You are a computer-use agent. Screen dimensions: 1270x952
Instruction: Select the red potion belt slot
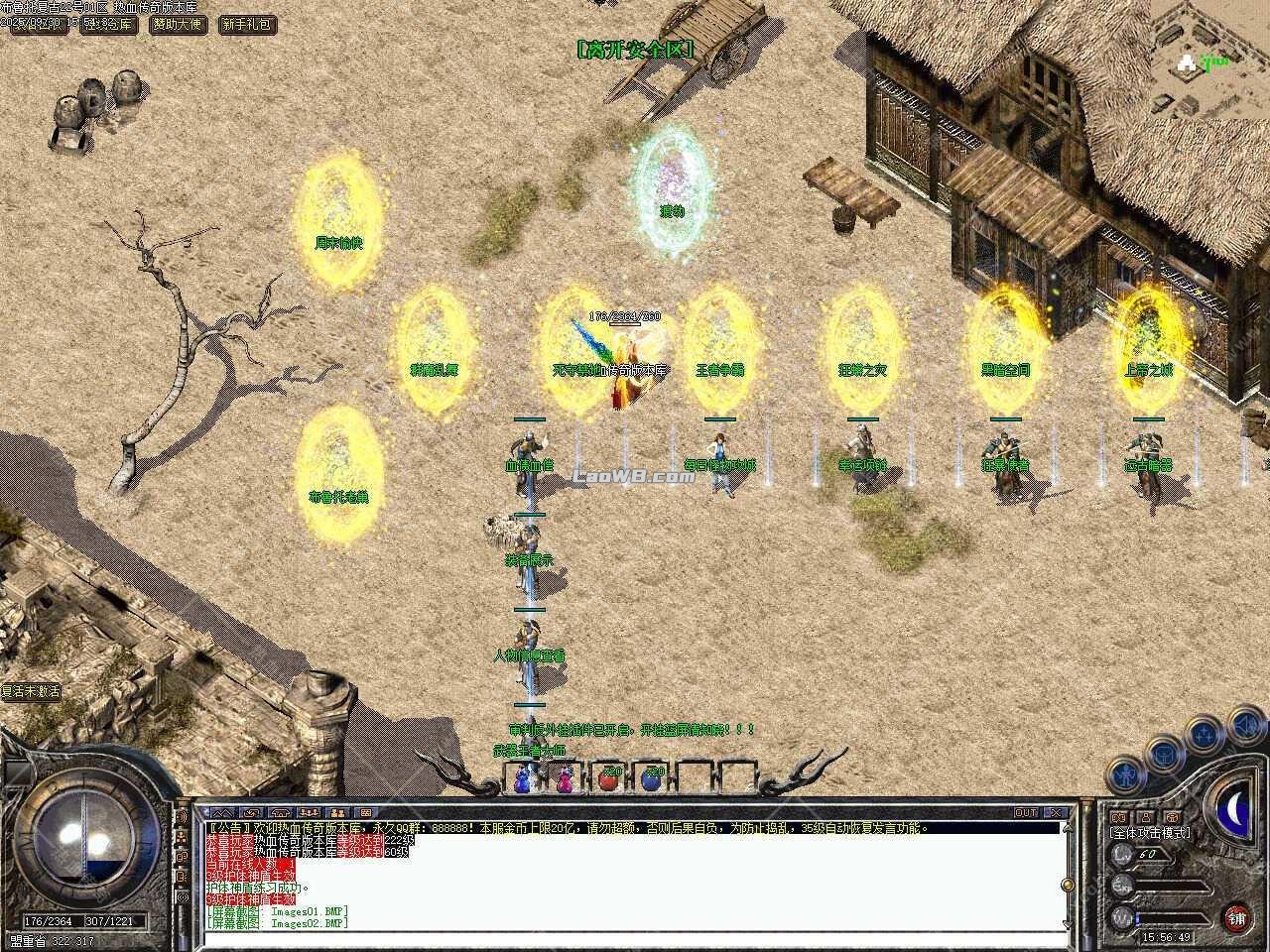coord(609,779)
